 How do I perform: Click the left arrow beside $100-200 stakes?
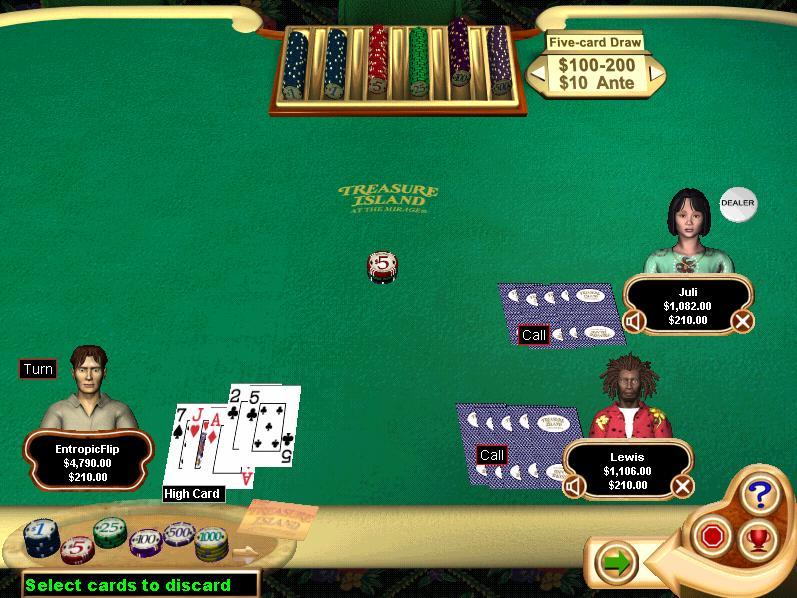click(537, 72)
